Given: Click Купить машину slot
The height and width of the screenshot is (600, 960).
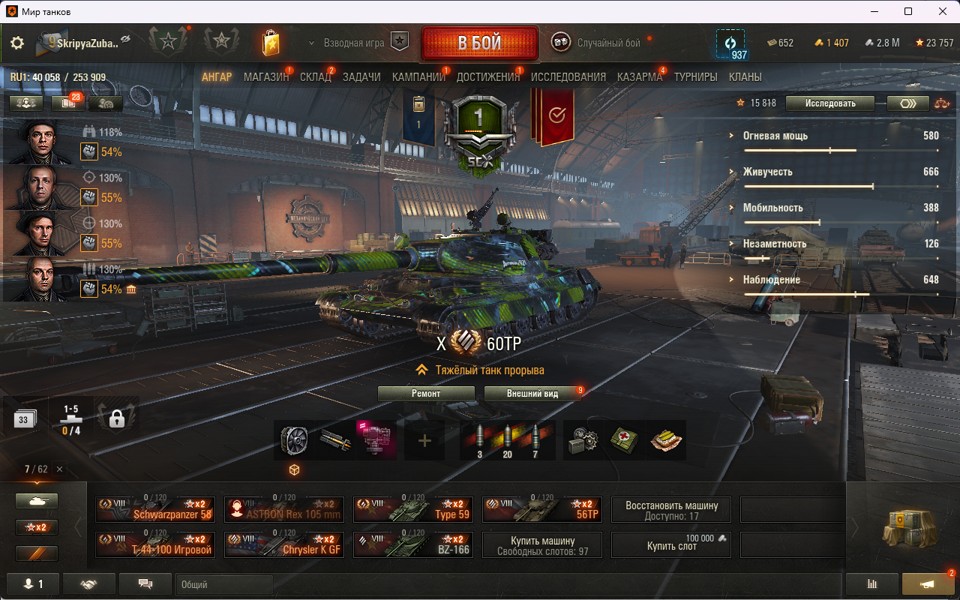Looking at the screenshot, I should tap(543, 544).
